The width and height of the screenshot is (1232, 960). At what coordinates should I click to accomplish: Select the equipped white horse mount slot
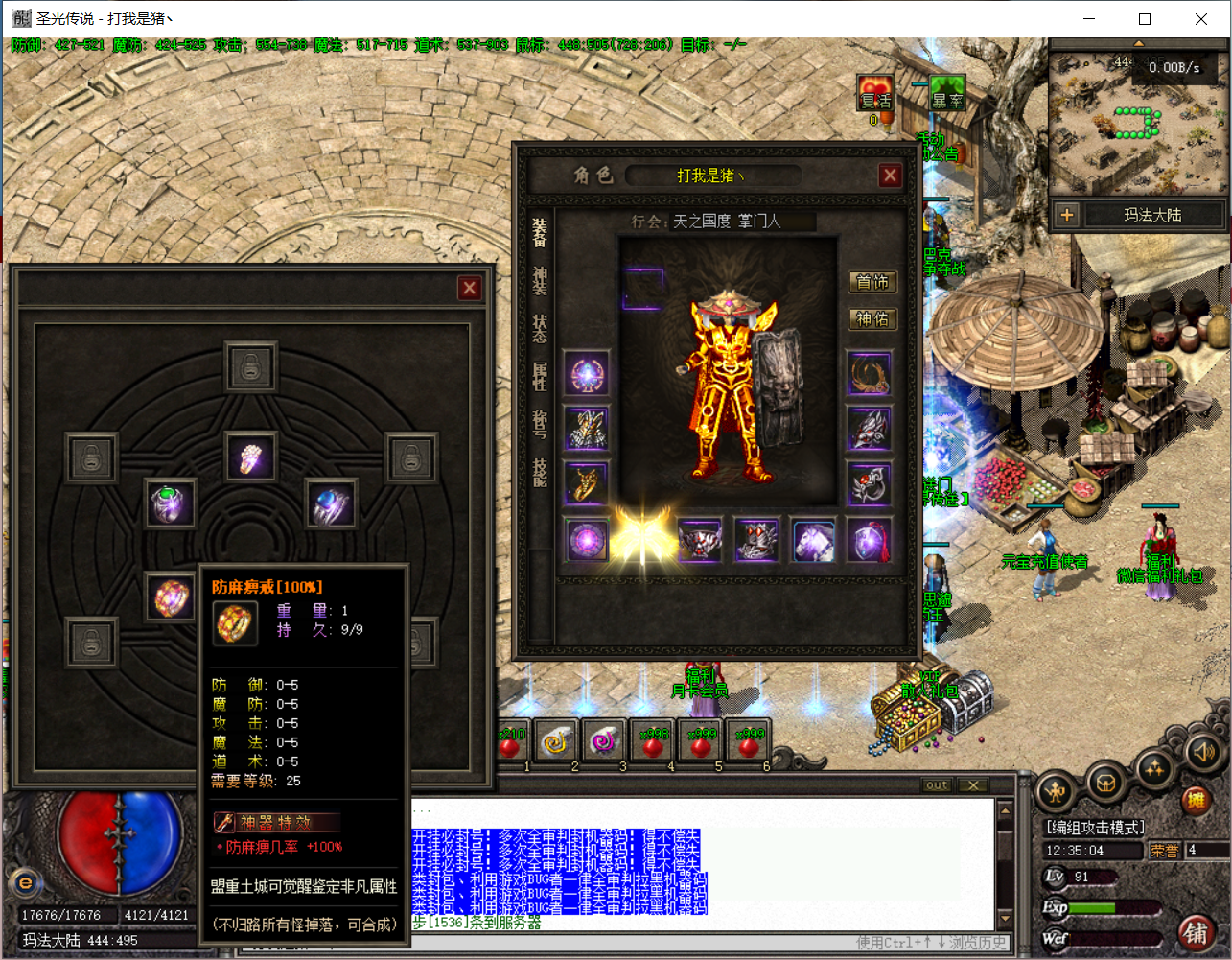(813, 541)
